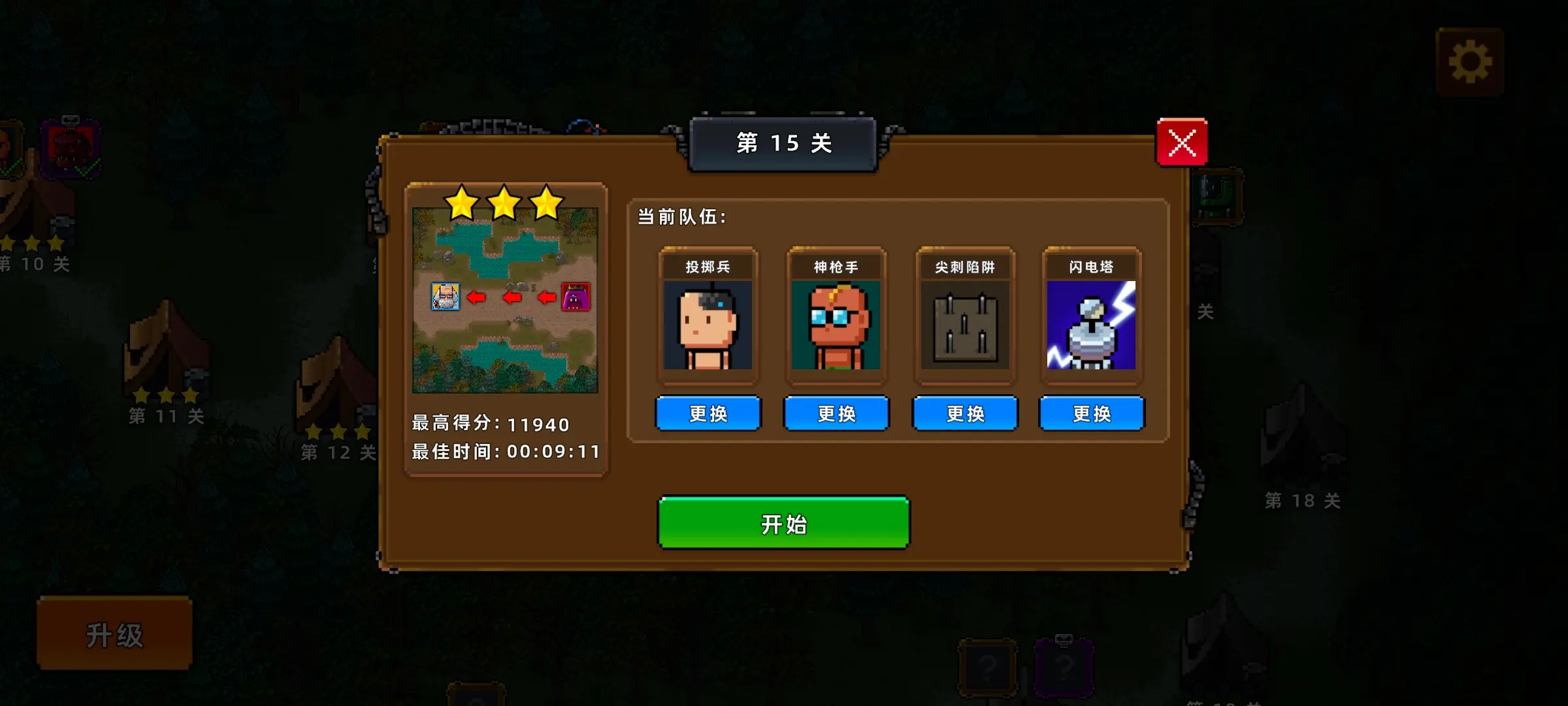This screenshot has height=706, width=1568.
Task: Open 更换 under 投掷兵
Action: tap(708, 413)
